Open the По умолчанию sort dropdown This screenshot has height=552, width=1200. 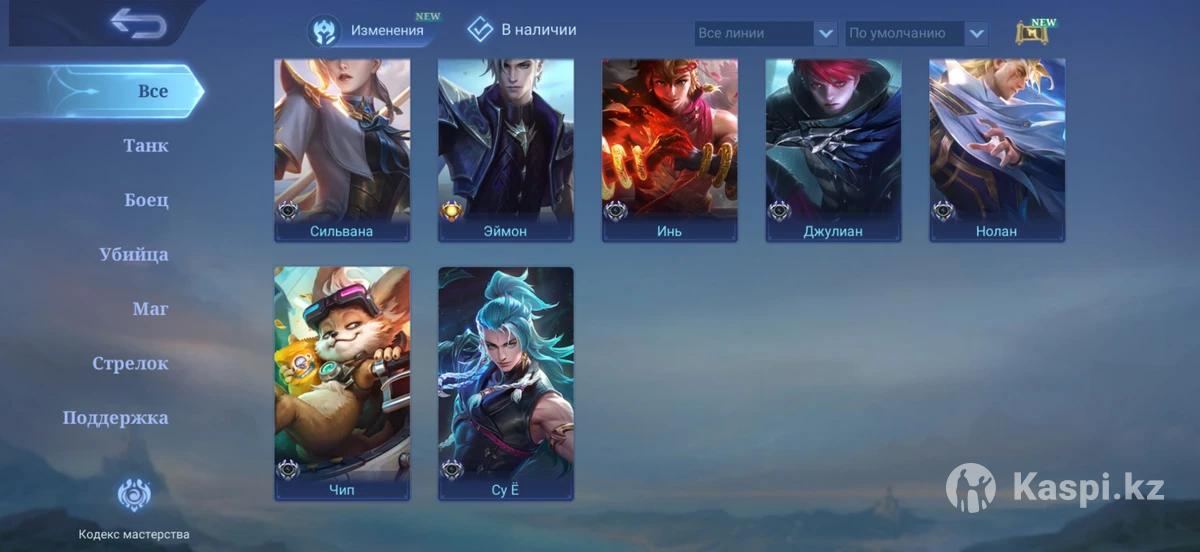click(917, 33)
